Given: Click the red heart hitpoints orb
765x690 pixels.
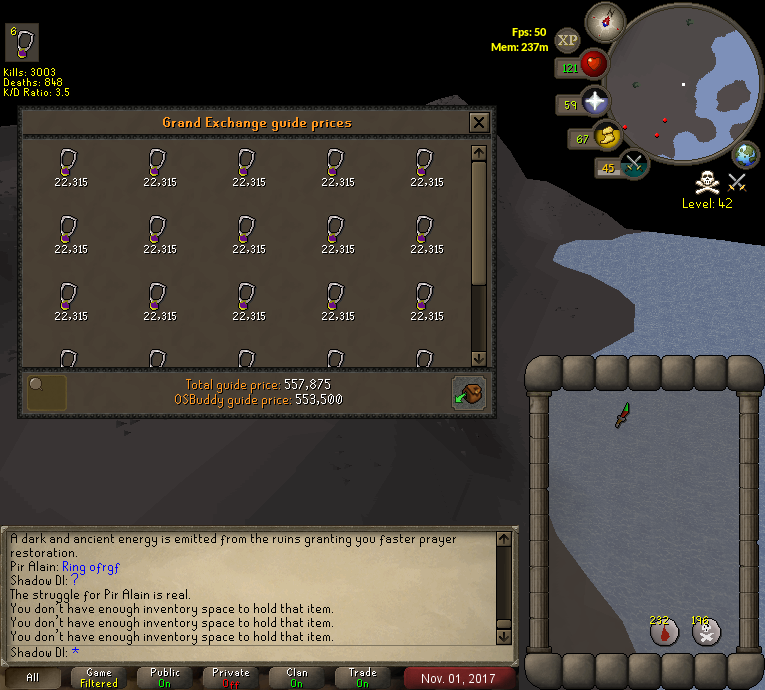Looking at the screenshot, I should coord(594,65).
